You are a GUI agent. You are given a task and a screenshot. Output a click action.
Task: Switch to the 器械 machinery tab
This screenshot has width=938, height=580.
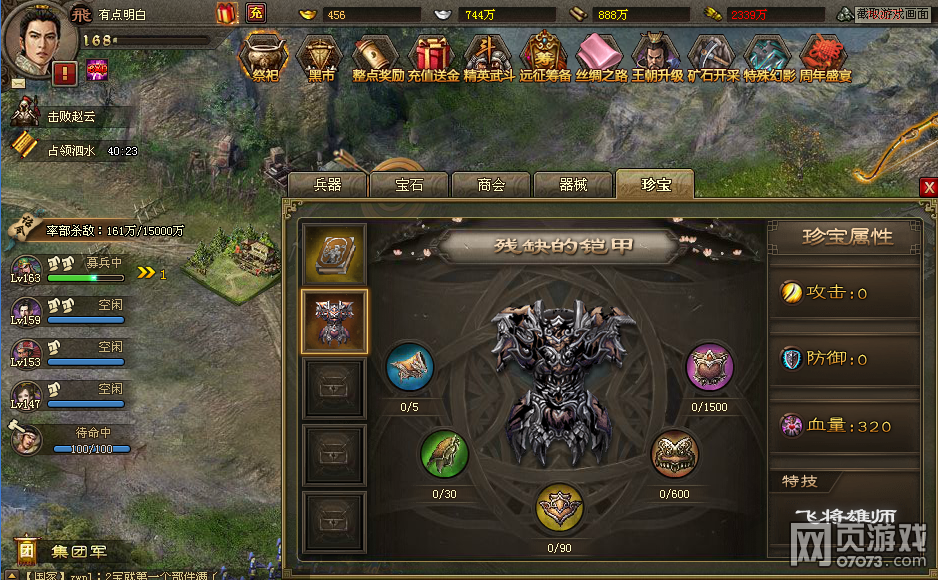(x=573, y=185)
